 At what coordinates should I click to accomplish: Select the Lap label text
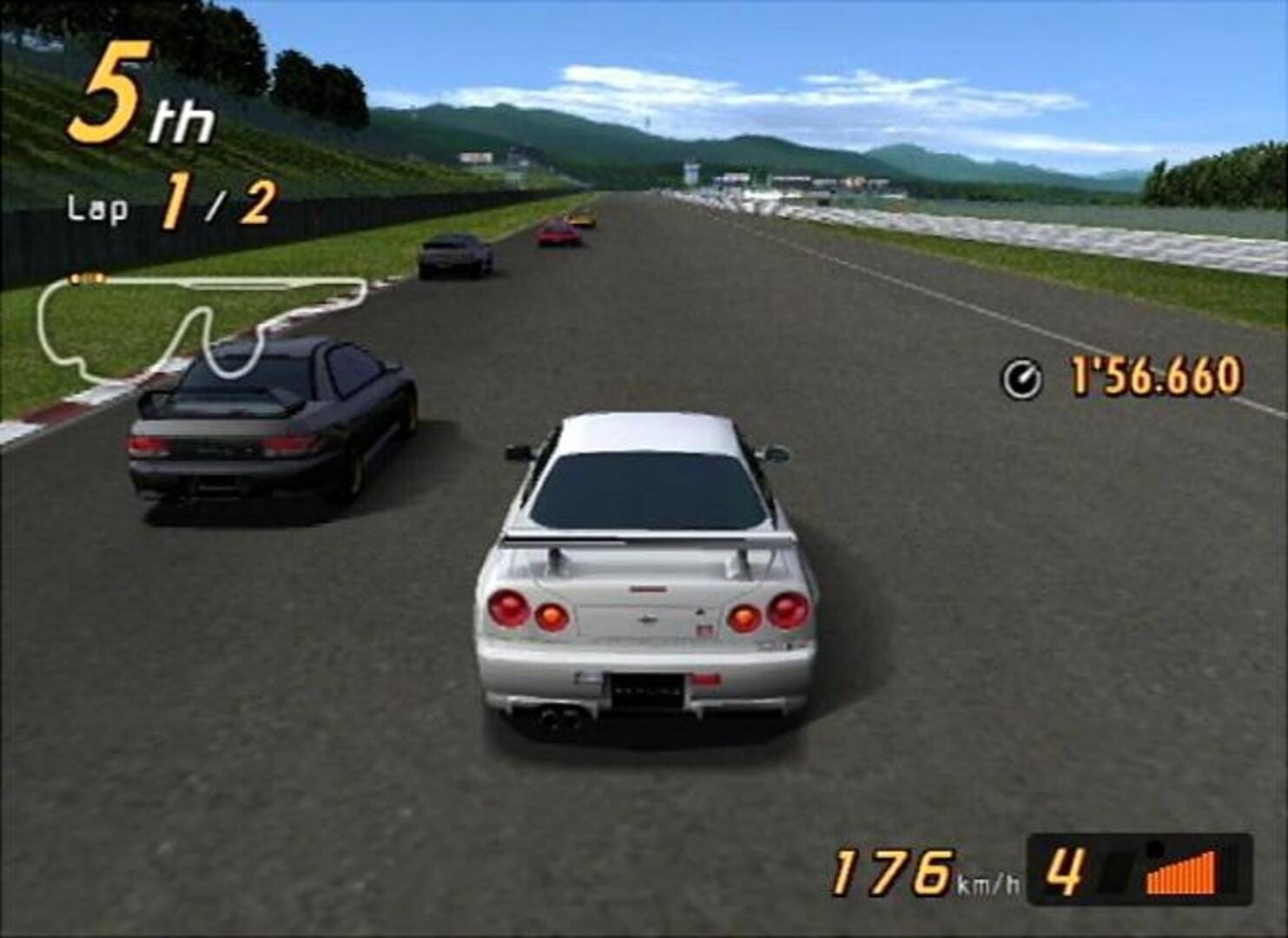pos(97,208)
